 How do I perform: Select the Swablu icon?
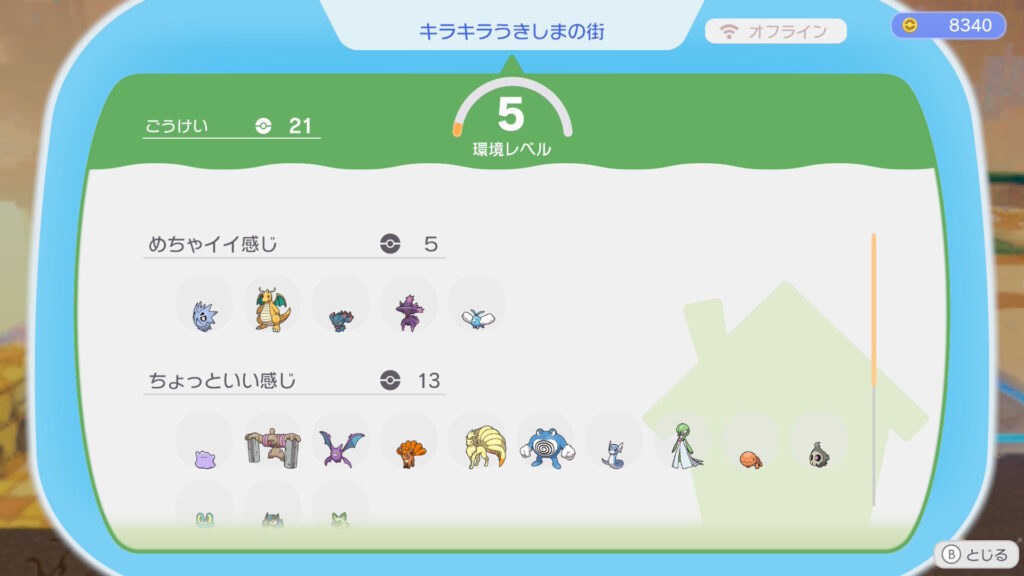coord(477,317)
